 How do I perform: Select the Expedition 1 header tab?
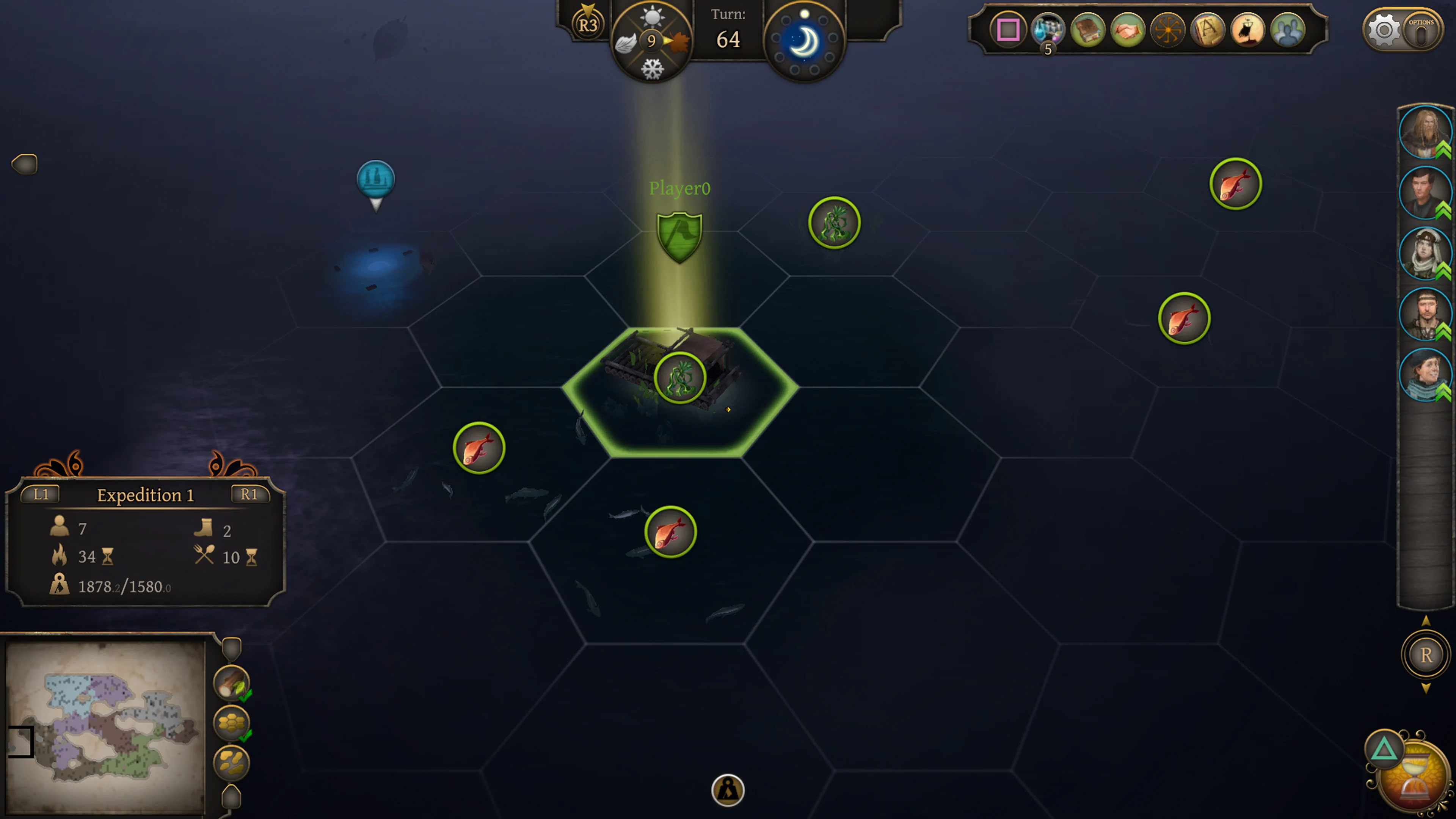click(145, 495)
